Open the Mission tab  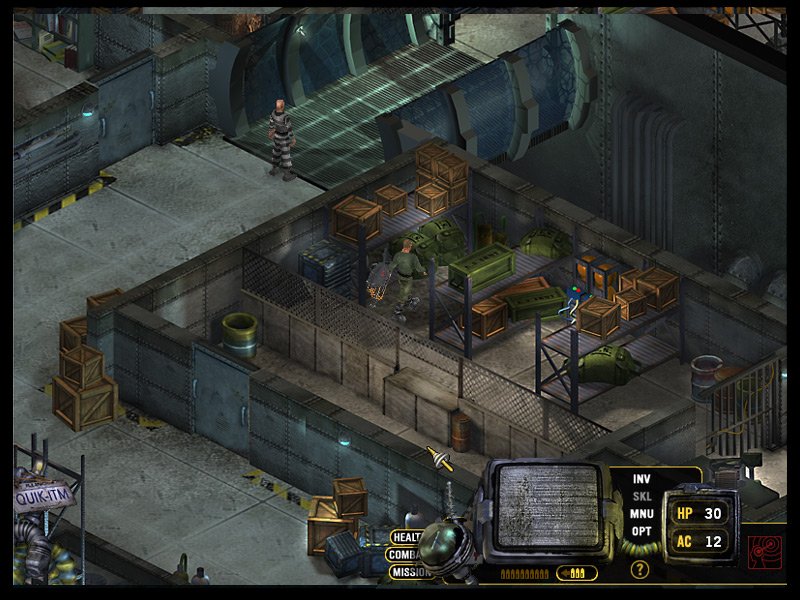[x=408, y=572]
